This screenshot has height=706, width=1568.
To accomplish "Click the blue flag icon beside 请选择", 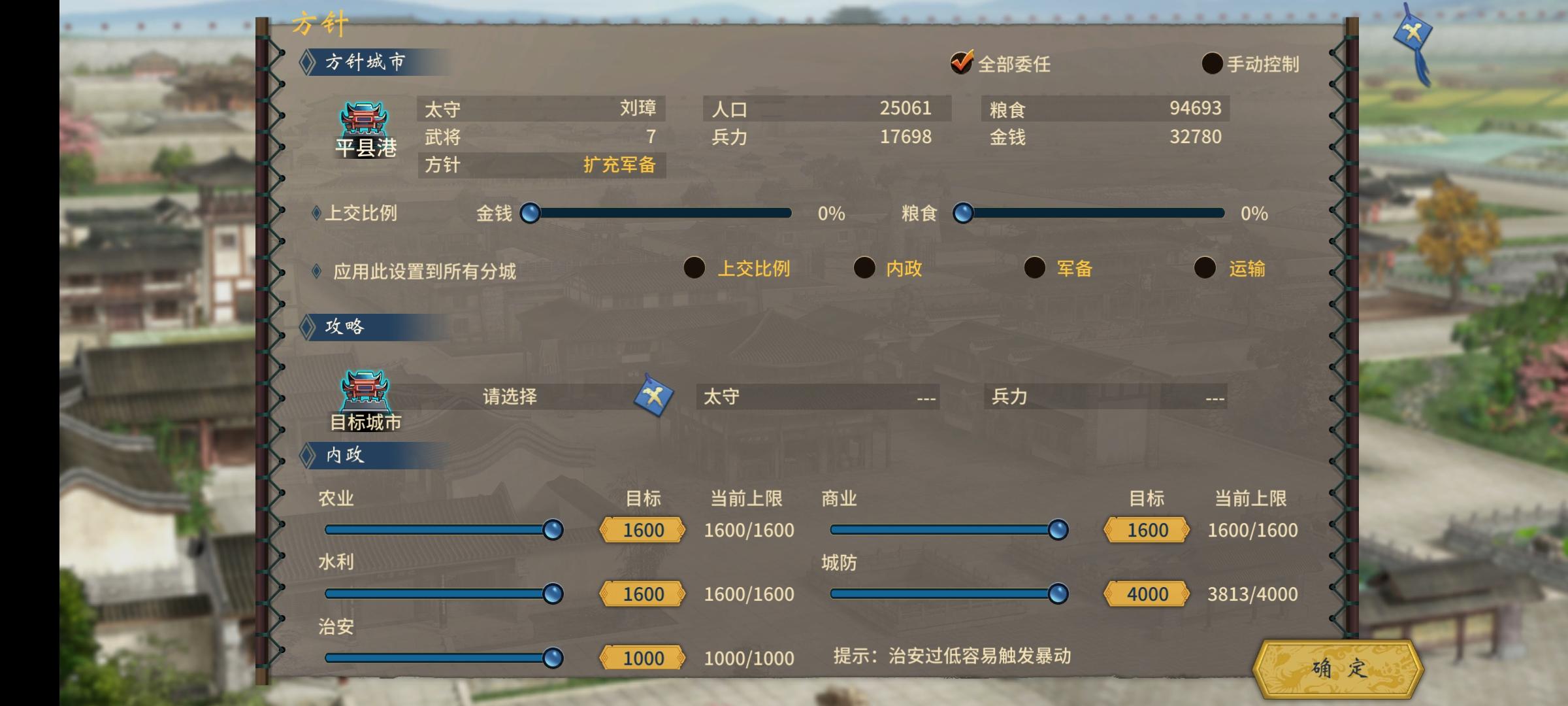I will click(x=655, y=395).
